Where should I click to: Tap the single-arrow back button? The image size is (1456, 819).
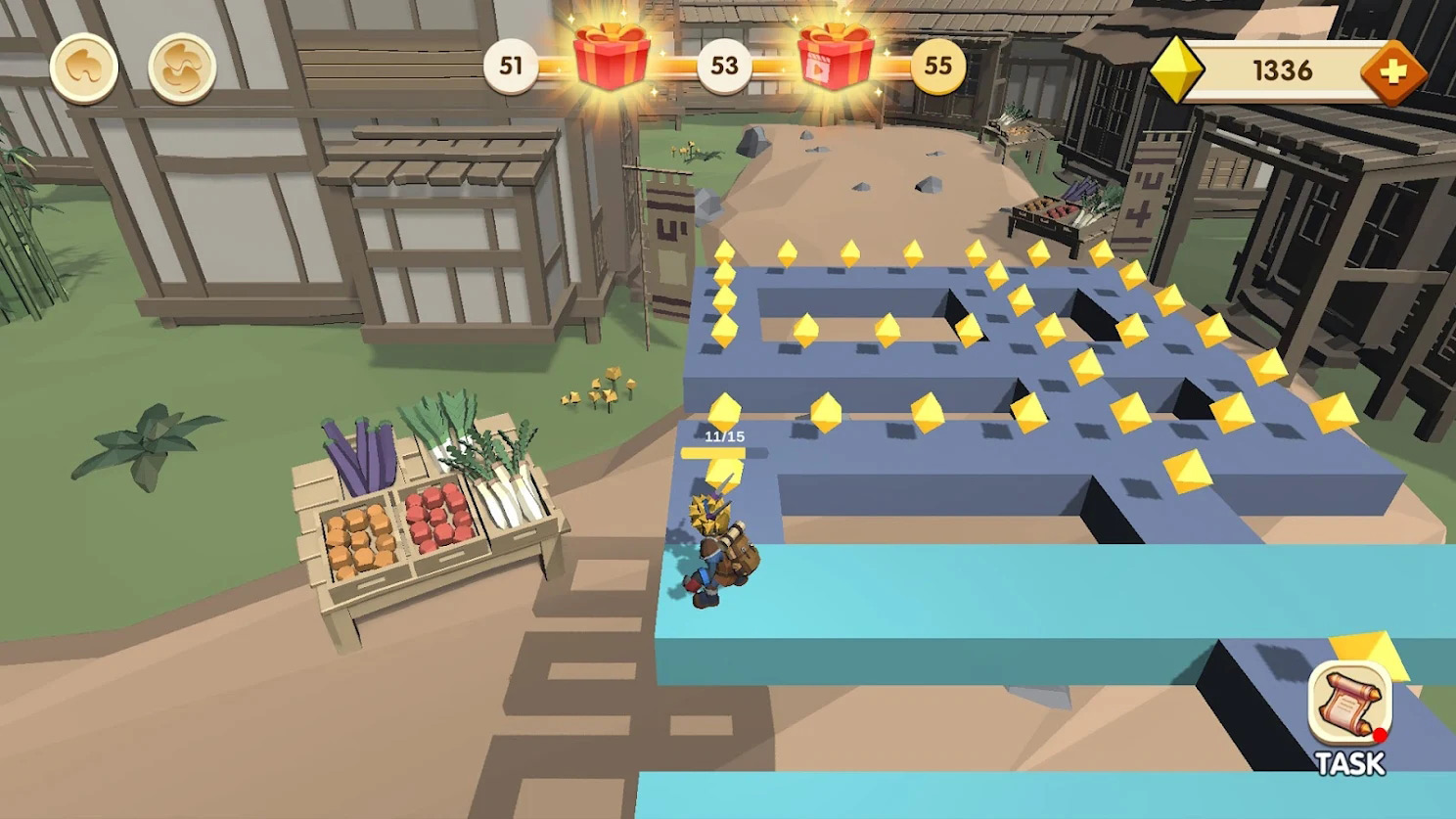tap(84, 68)
